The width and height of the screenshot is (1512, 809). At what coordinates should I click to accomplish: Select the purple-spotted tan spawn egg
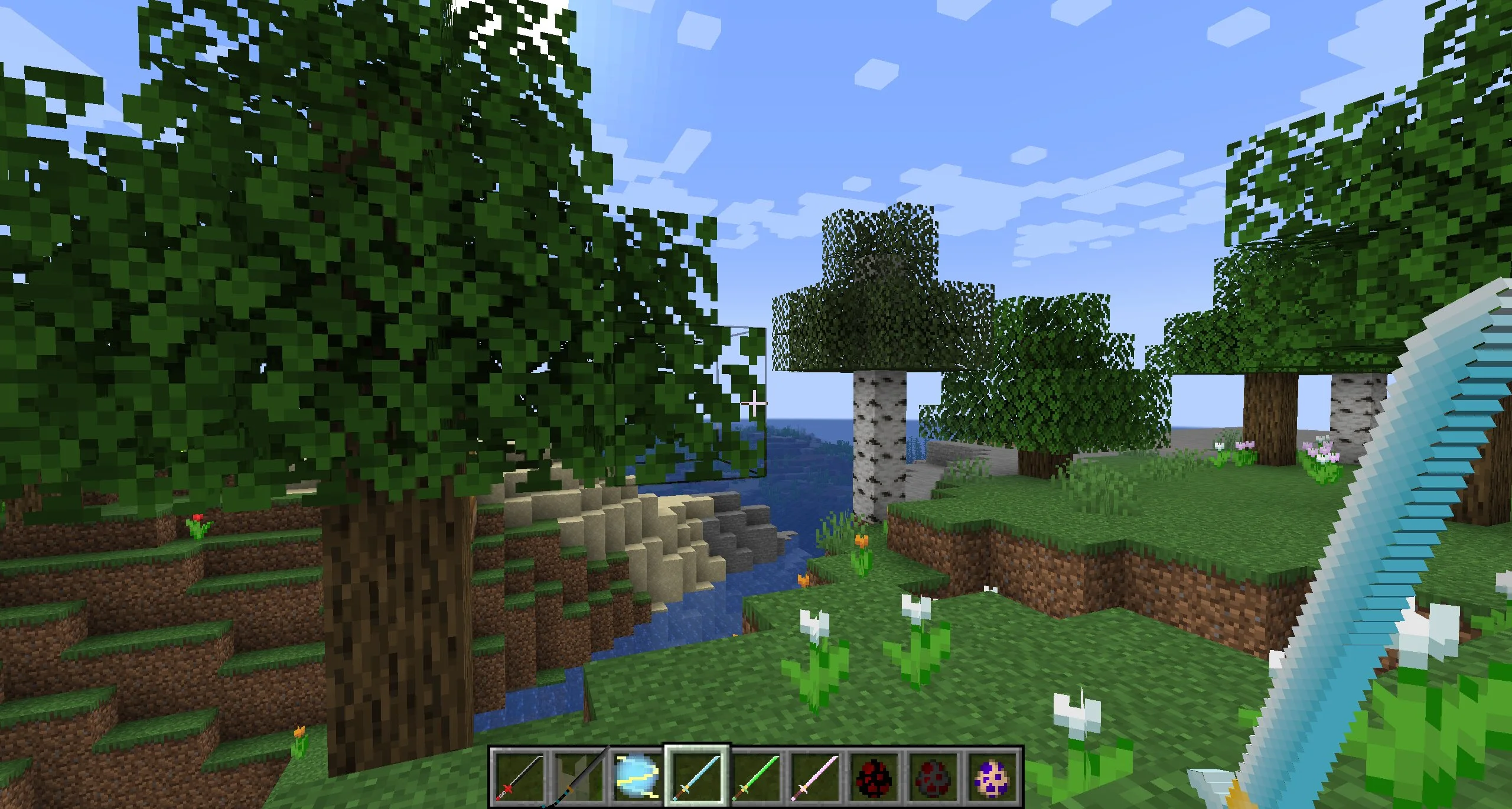[993, 776]
